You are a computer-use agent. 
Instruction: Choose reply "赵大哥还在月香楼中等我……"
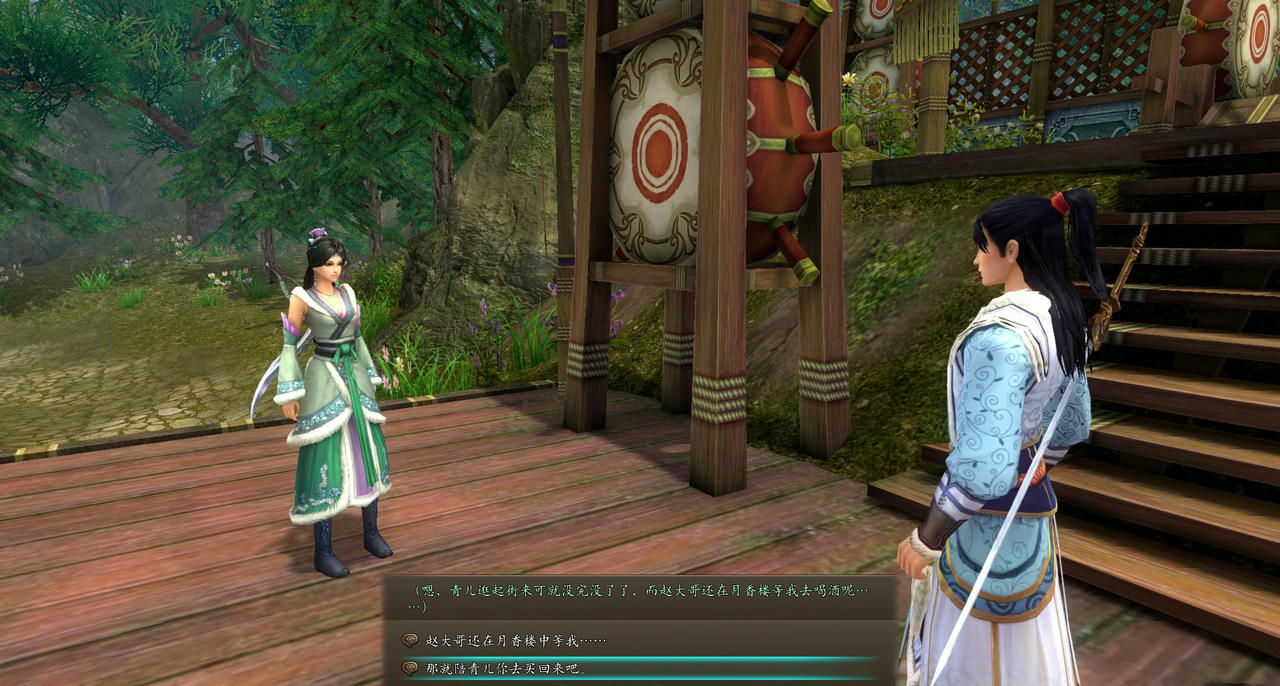click(x=516, y=640)
